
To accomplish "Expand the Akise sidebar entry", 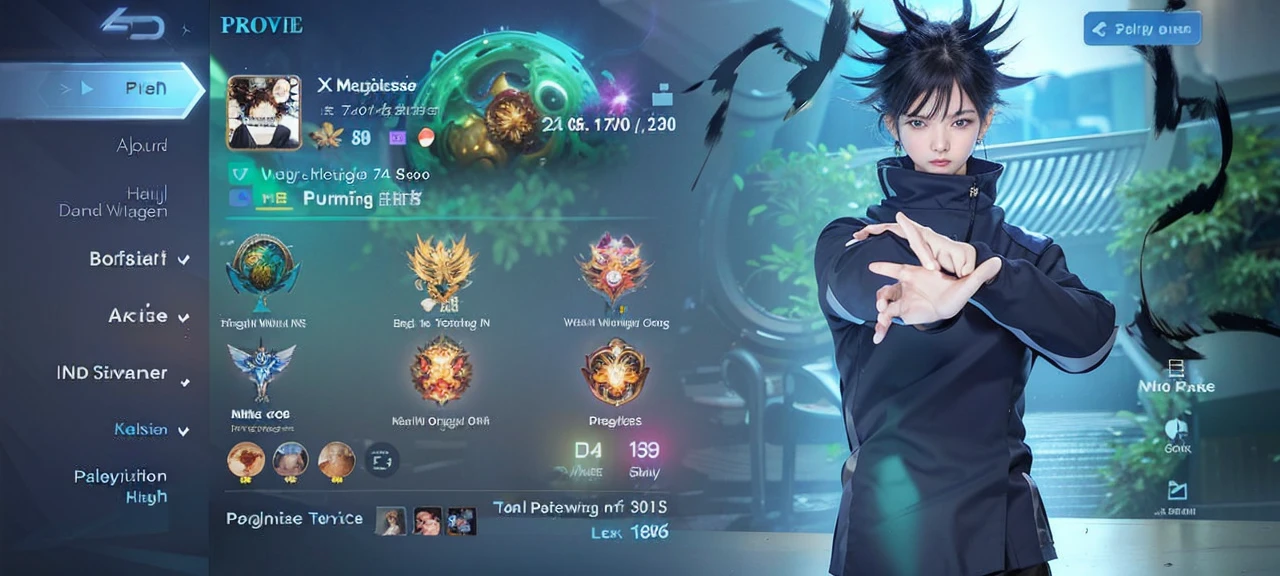I will (138, 316).
